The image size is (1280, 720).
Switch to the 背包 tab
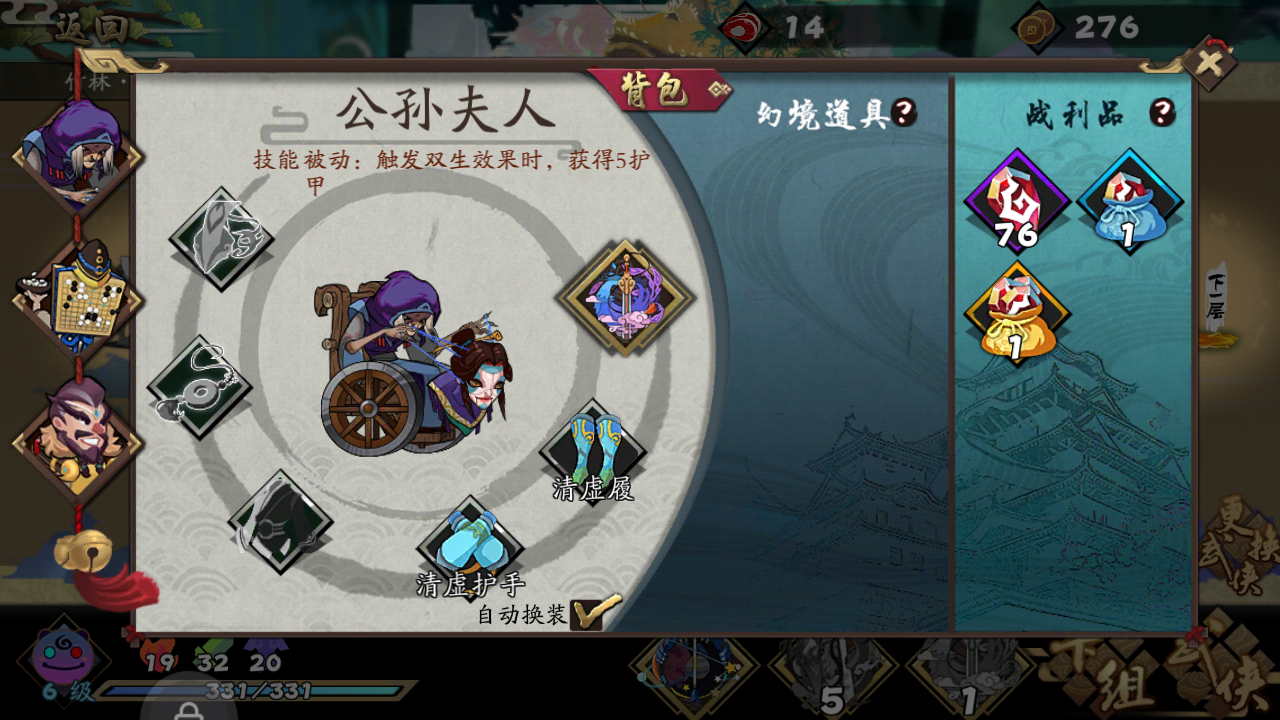click(x=655, y=89)
